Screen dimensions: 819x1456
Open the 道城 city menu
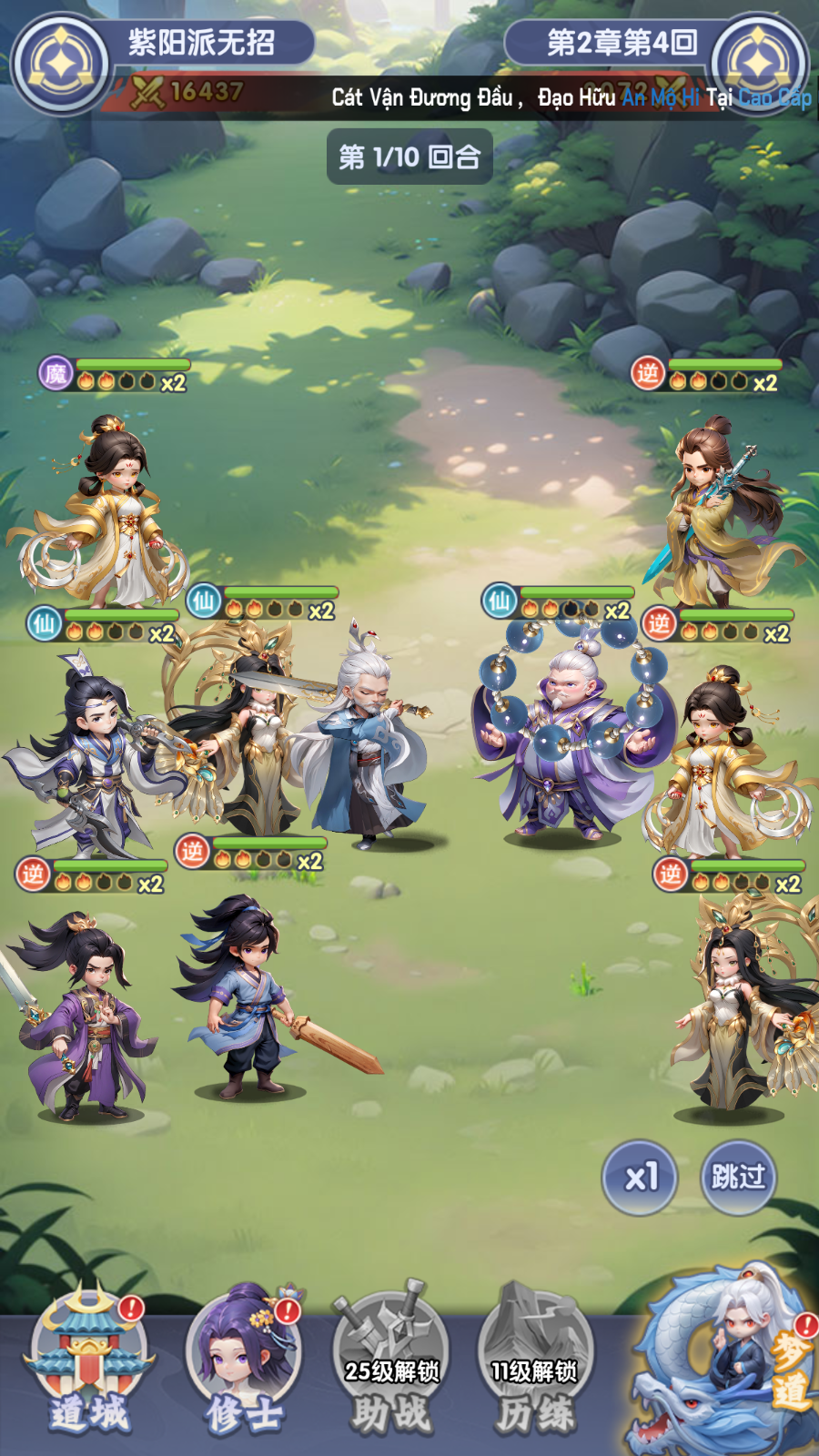click(x=88, y=1365)
